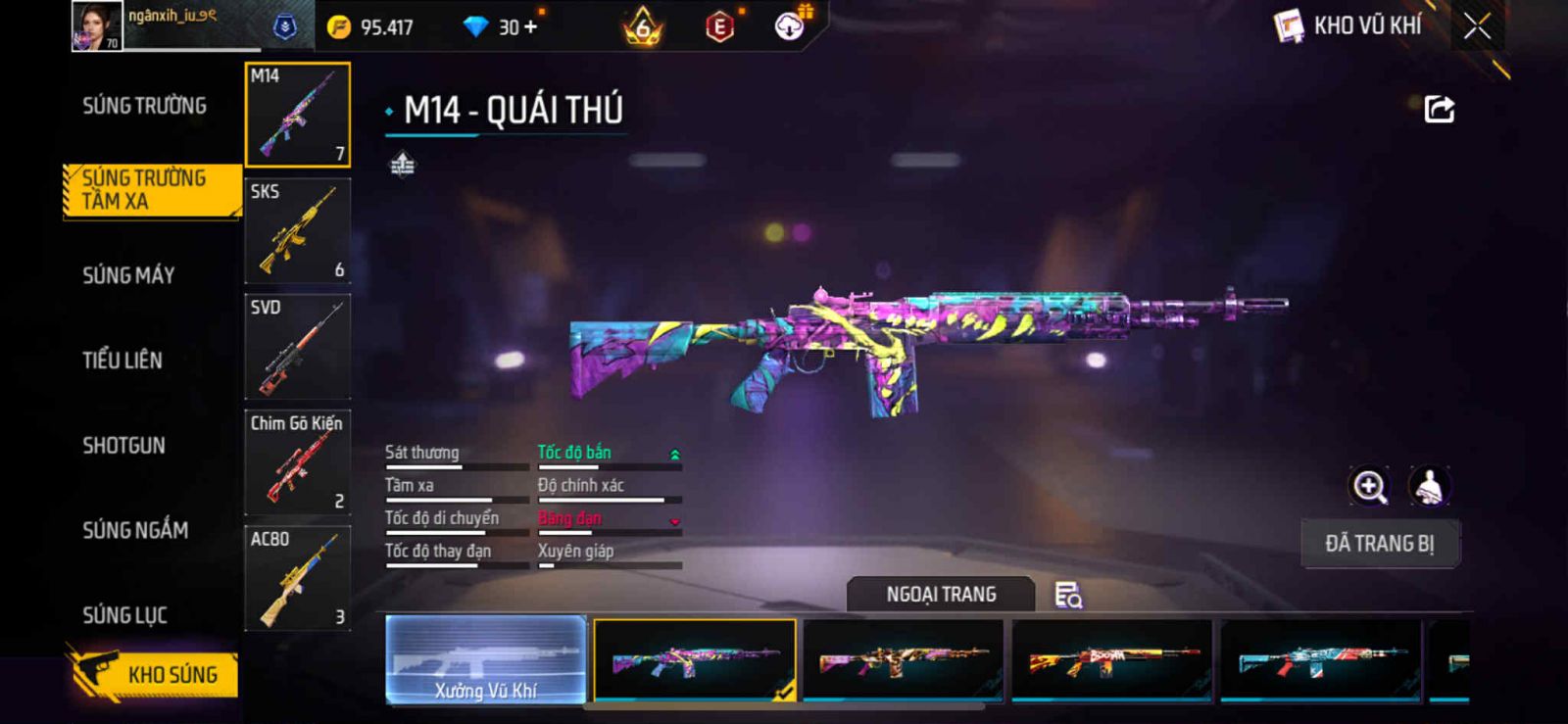Pick the AC80 weapon tile
The width and height of the screenshot is (1568, 724).
tap(297, 578)
